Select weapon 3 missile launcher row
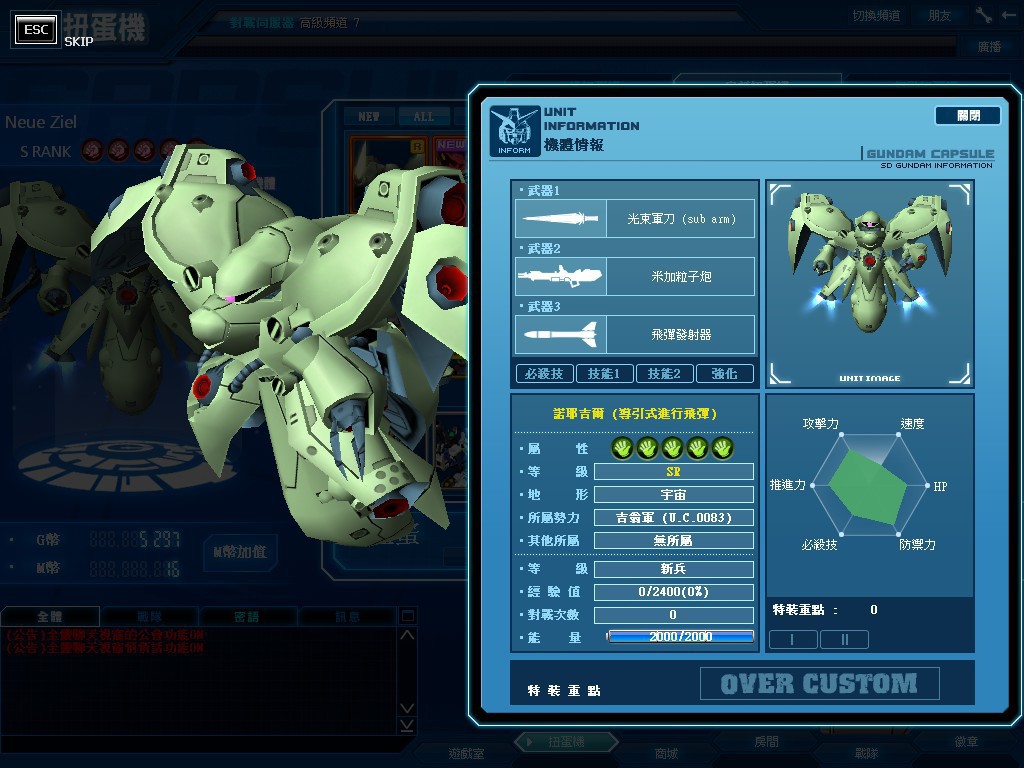 [x=635, y=334]
